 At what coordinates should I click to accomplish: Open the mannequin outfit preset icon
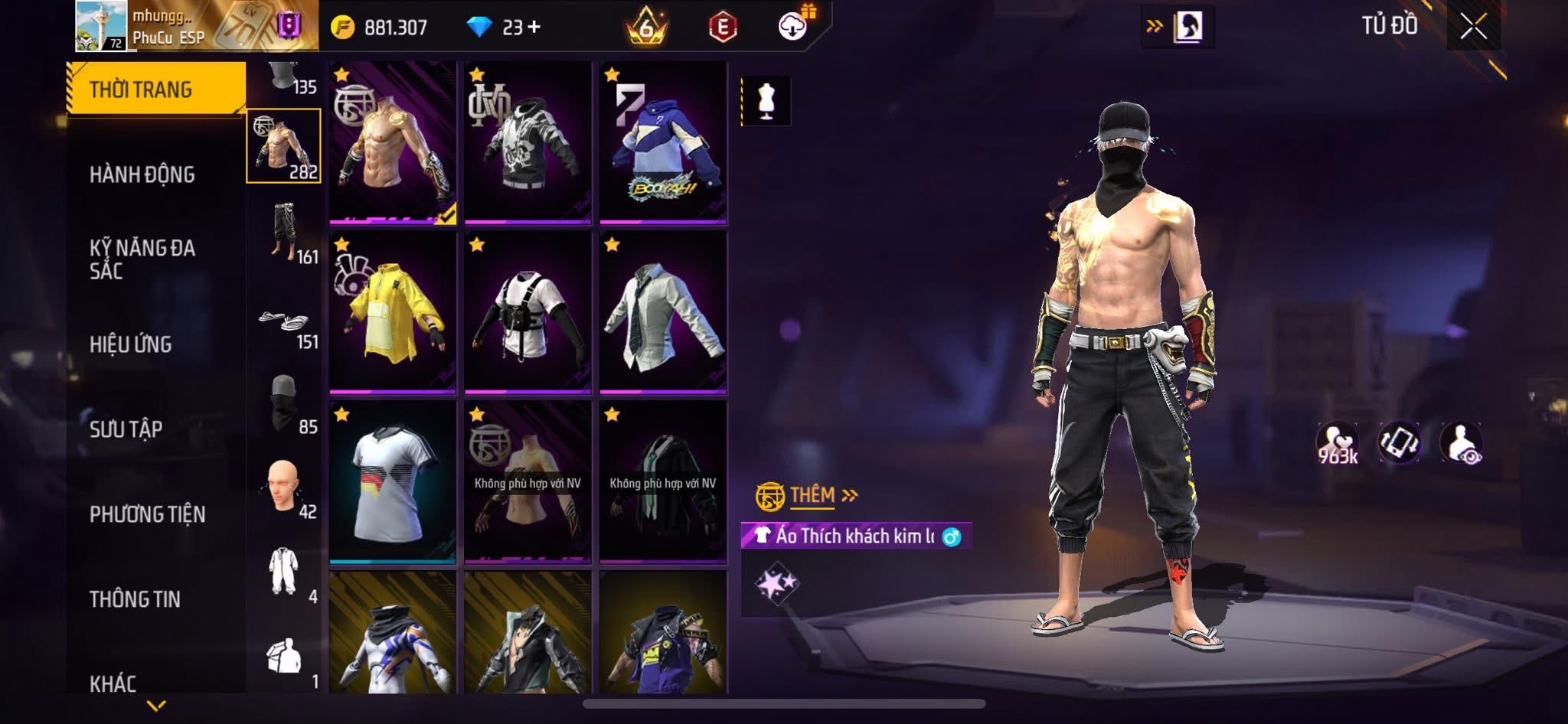click(x=766, y=100)
